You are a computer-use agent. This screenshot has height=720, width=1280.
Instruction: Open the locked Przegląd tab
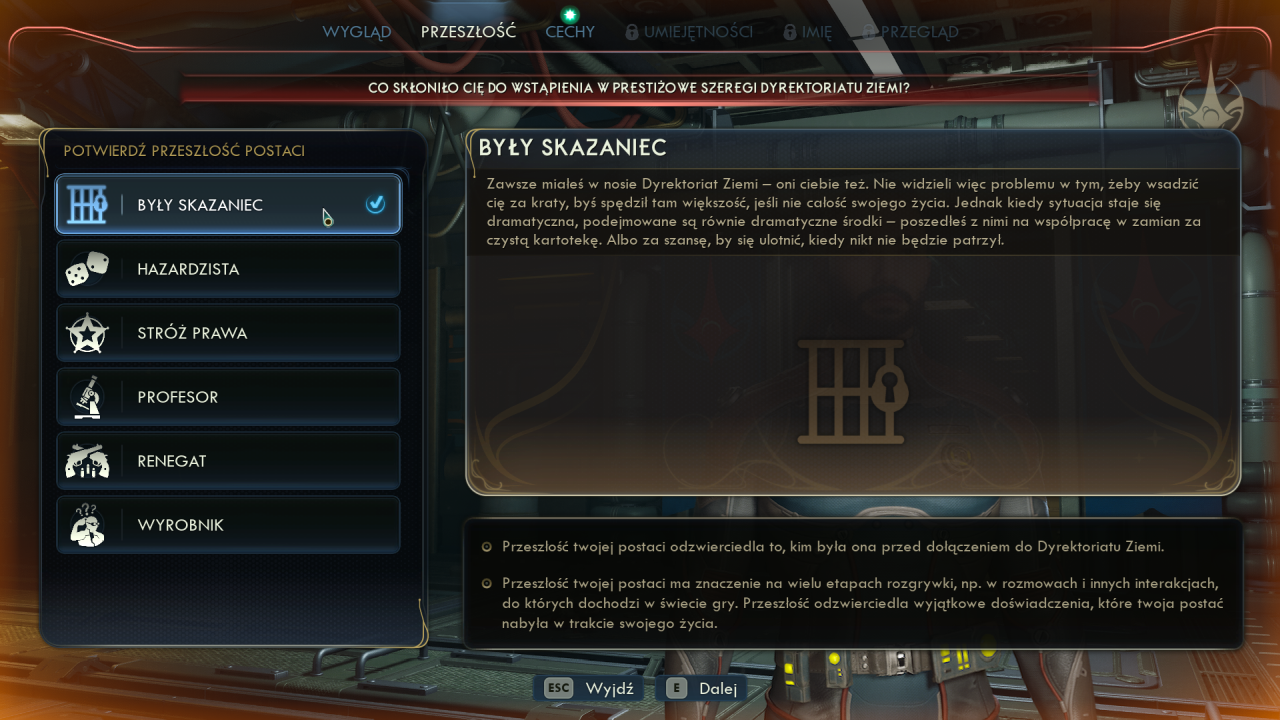tap(910, 32)
